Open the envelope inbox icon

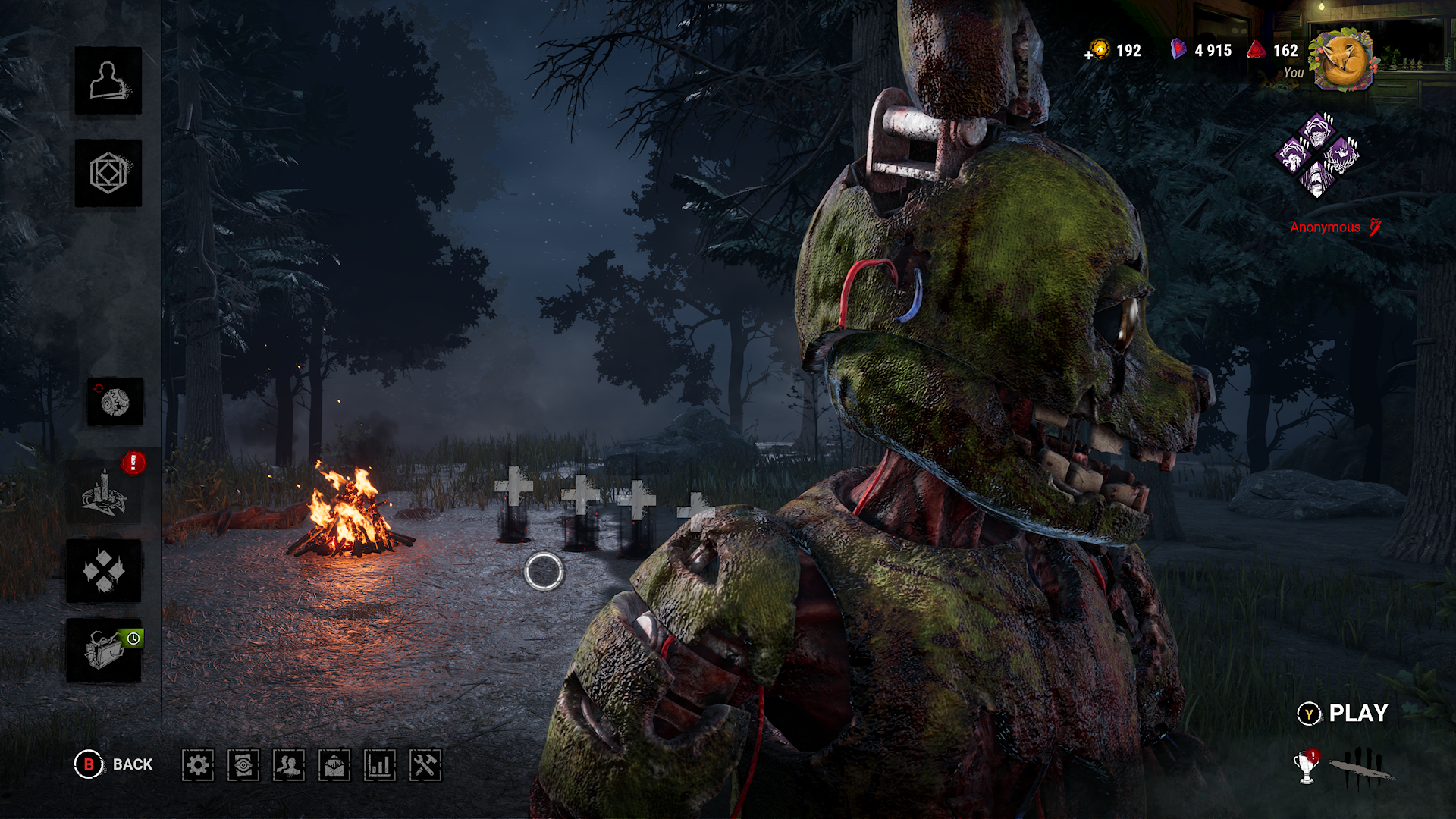pos(334,765)
